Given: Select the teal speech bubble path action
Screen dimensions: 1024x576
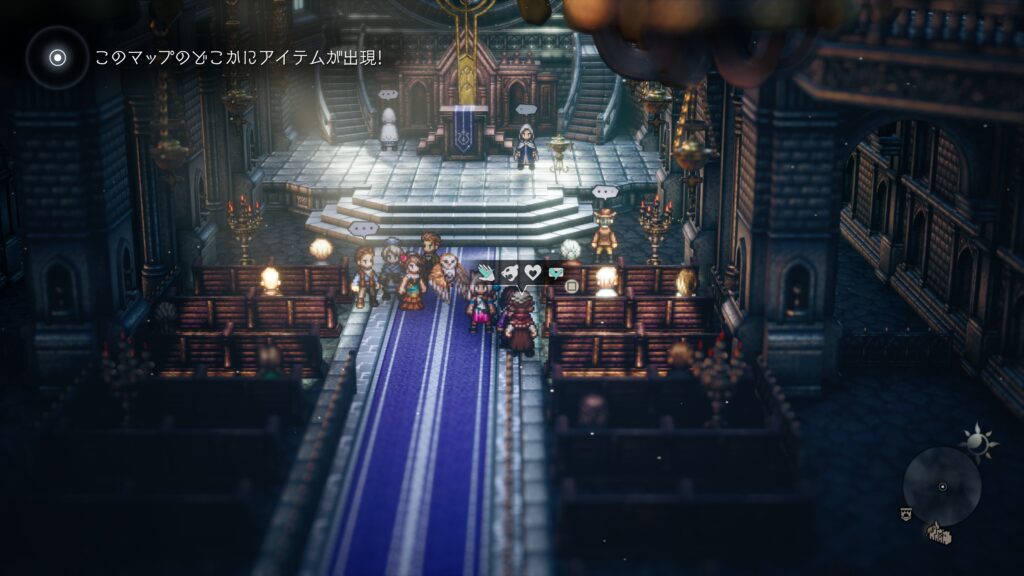Looking at the screenshot, I should coord(556,271).
